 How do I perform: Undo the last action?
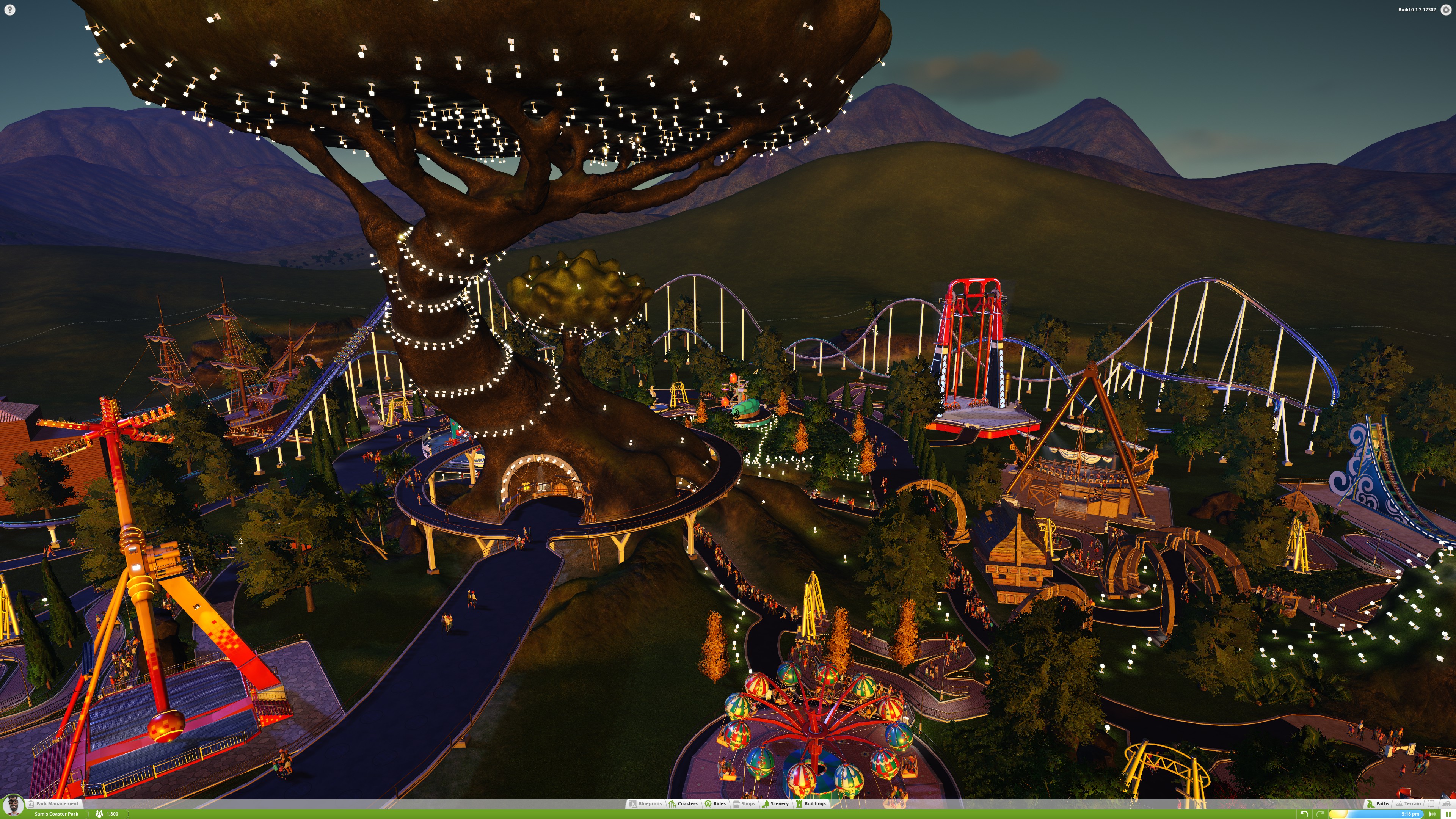point(1304,814)
